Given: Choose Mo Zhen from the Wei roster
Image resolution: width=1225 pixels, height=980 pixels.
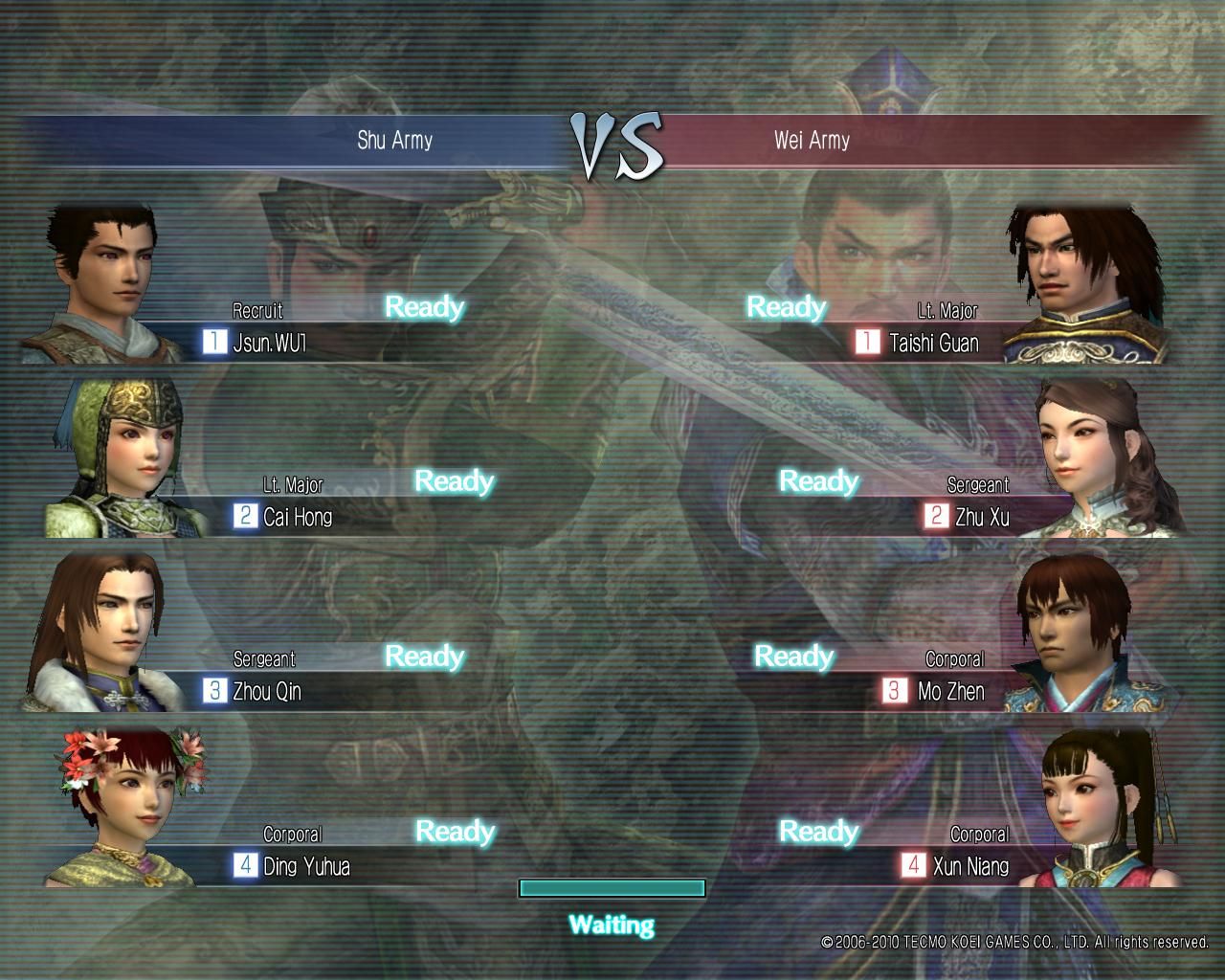Looking at the screenshot, I should tap(950, 691).
